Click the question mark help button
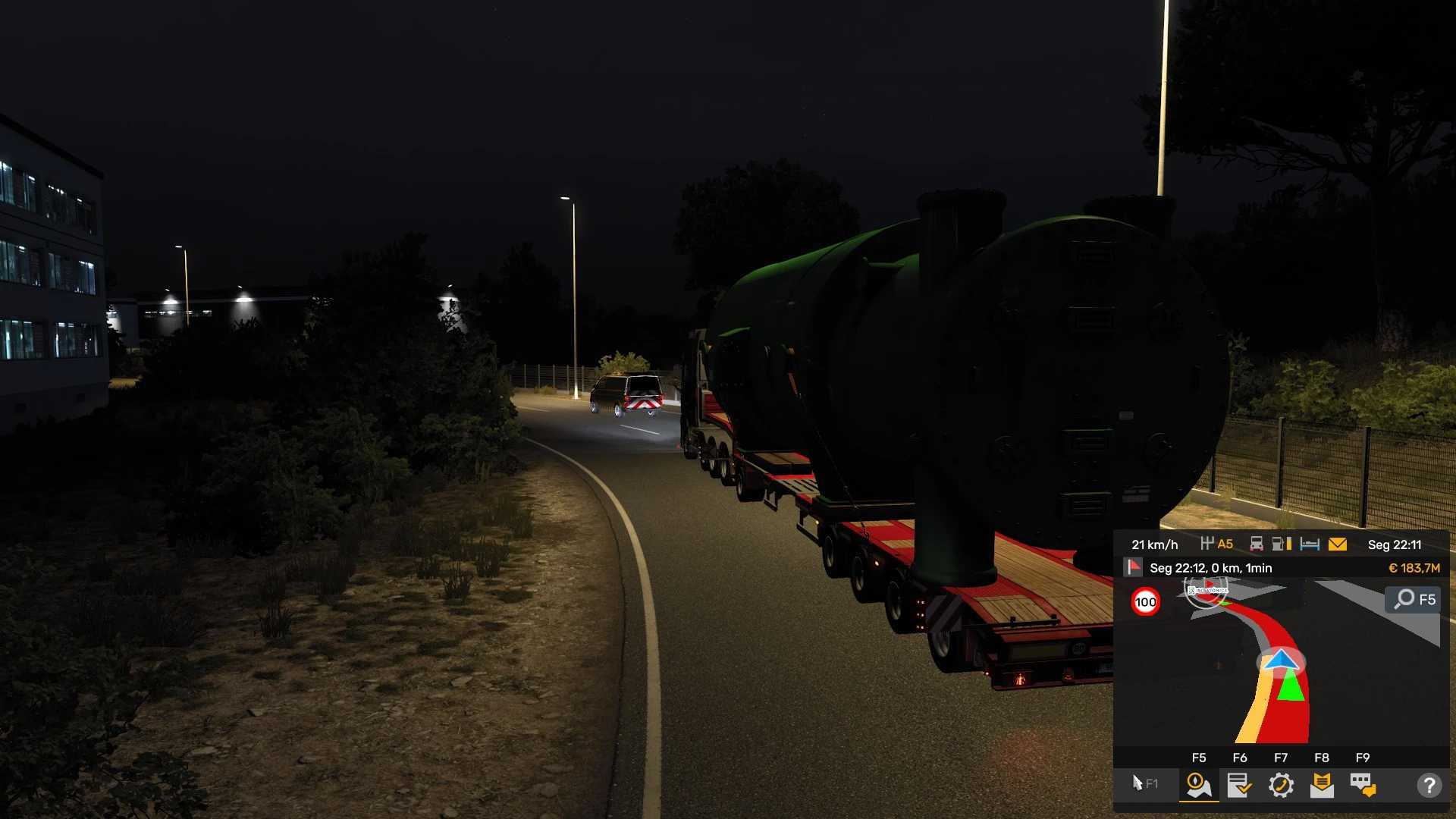 (x=1429, y=785)
